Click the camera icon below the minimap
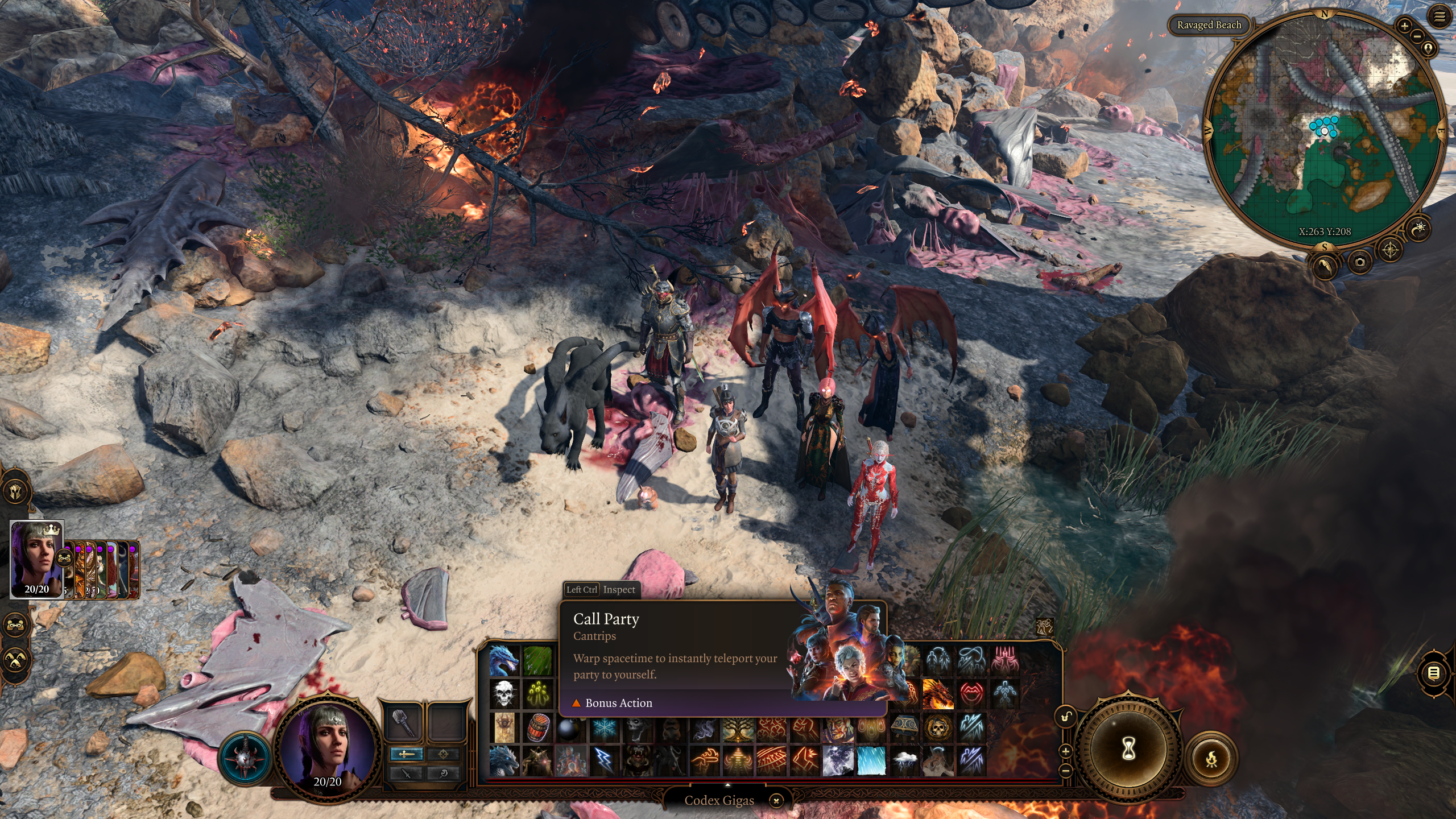The image size is (1456, 819). tap(1360, 262)
